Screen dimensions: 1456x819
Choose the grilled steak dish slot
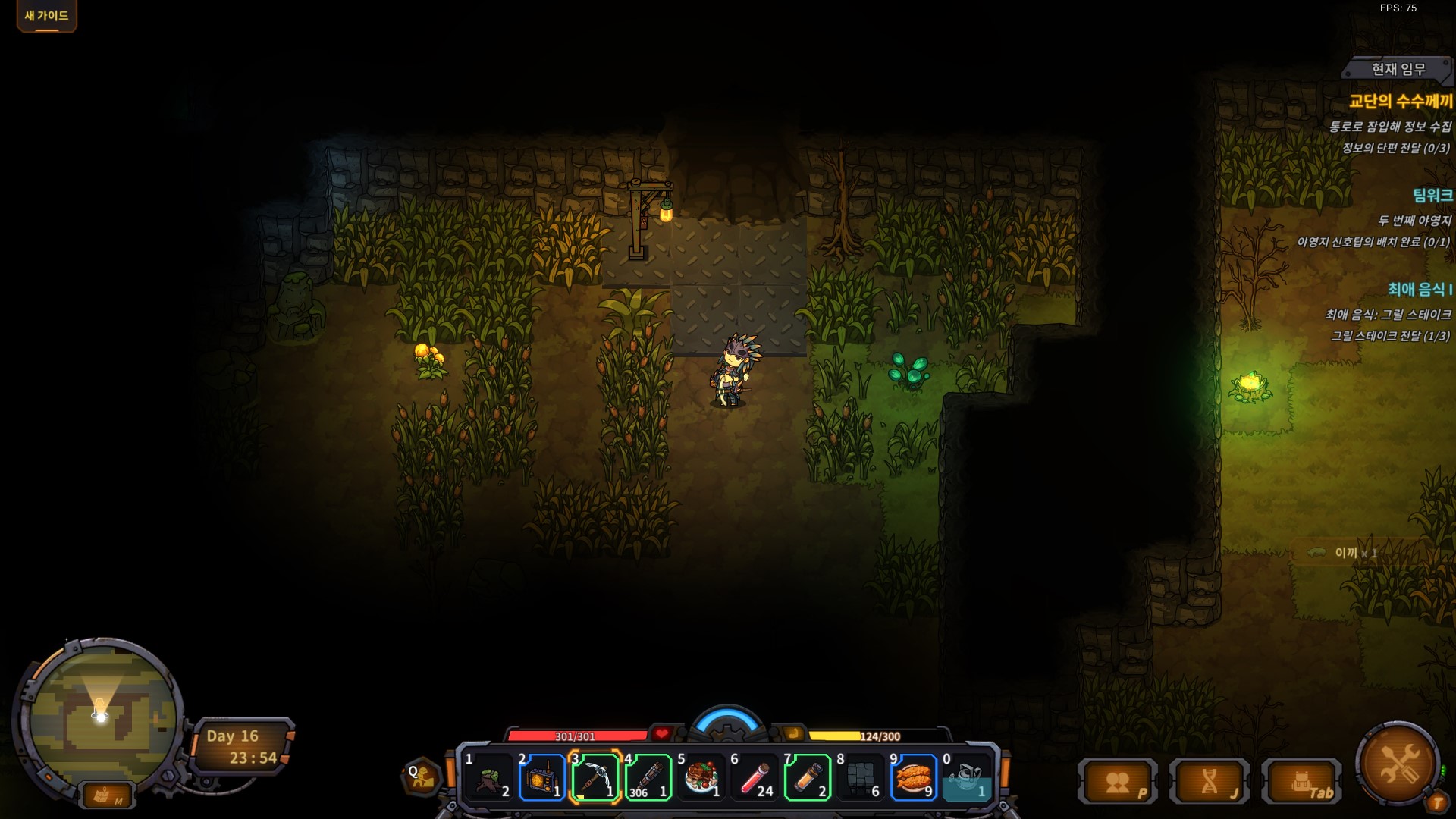[x=701, y=777]
